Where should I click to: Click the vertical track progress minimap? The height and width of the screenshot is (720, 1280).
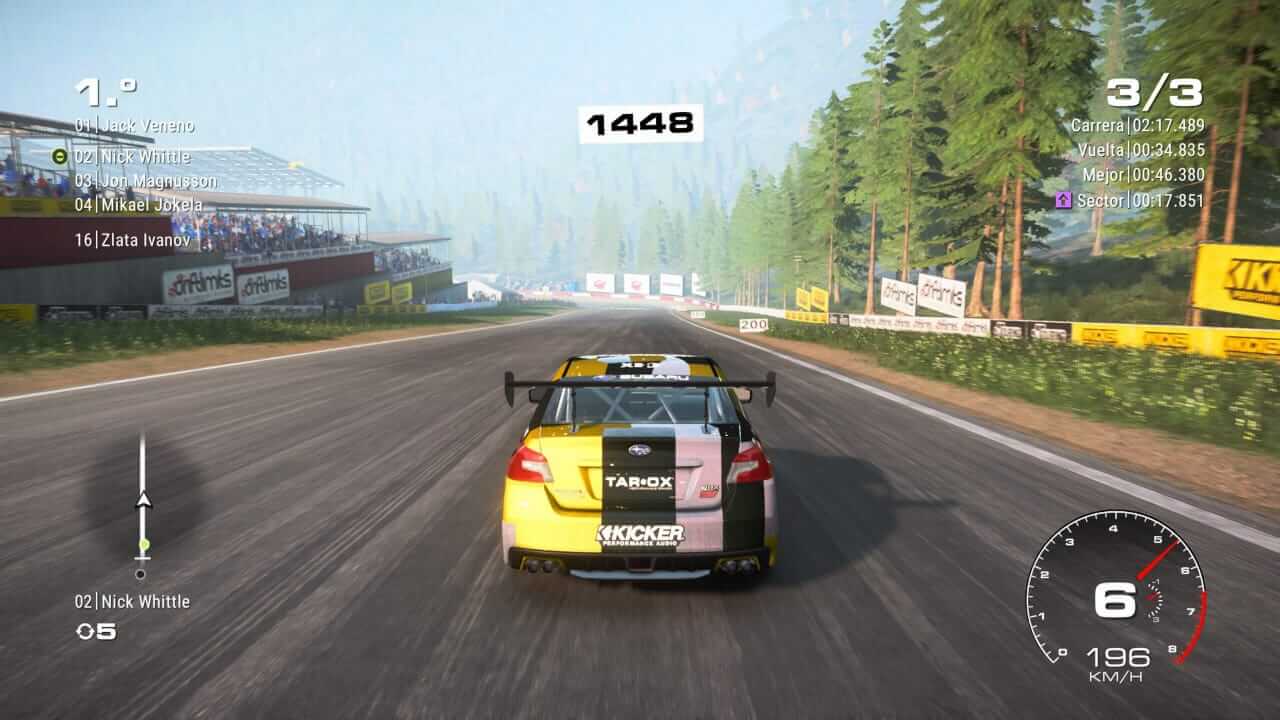point(142,505)
